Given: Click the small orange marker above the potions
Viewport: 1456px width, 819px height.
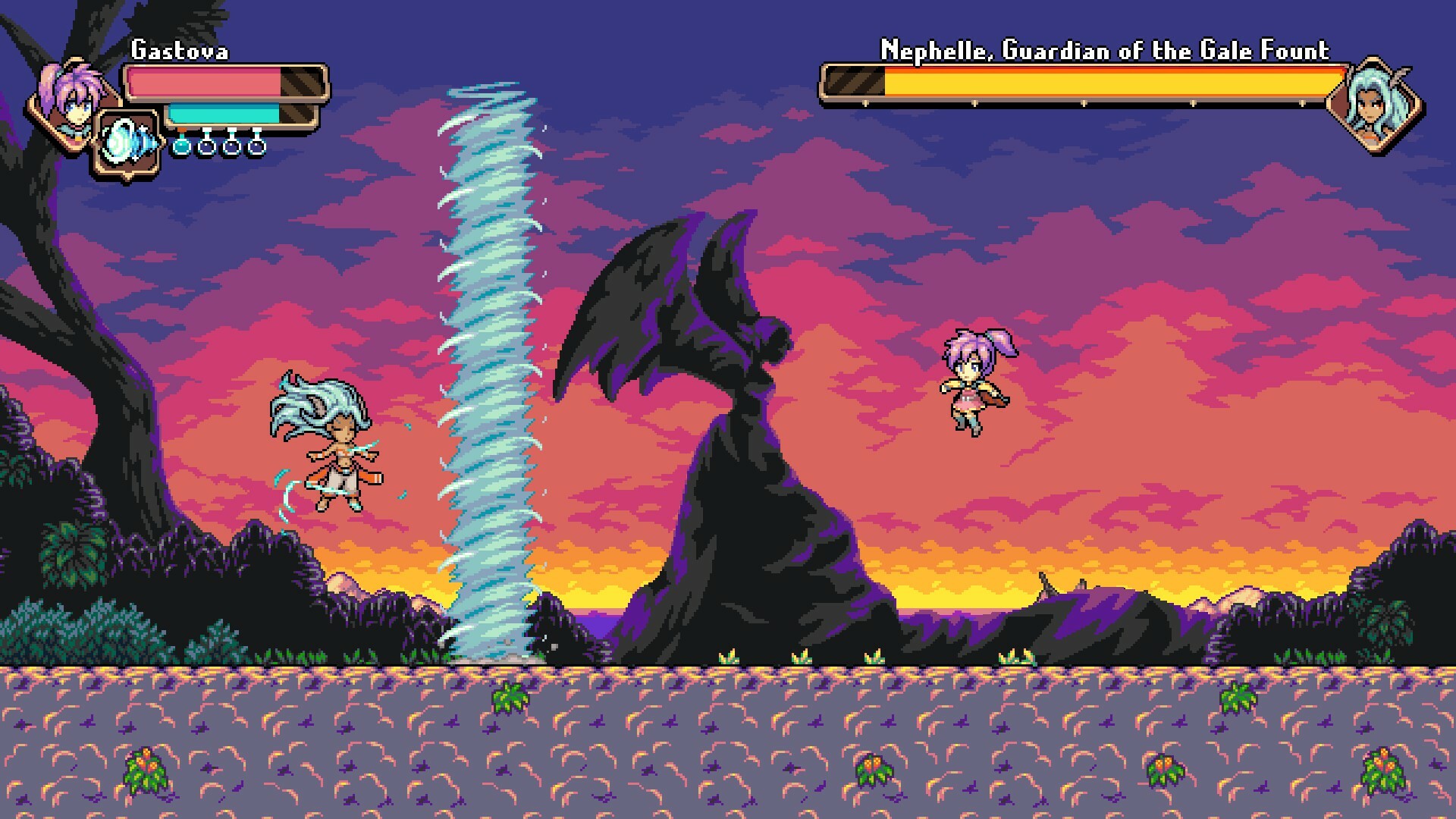Looking at the screenshot, I should (x=182, y=130).
